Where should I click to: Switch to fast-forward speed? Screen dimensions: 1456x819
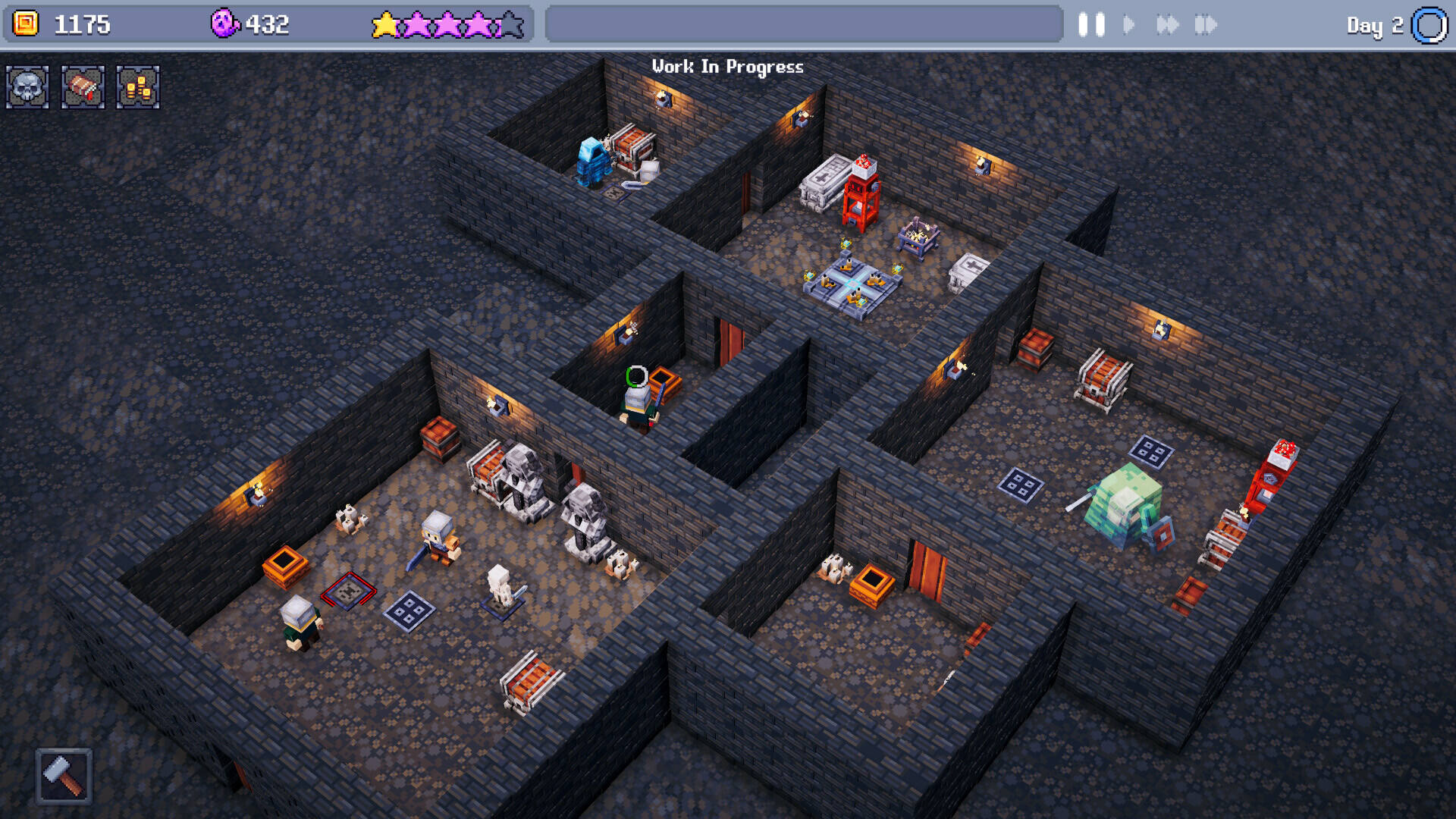[x=1167, y=25]
